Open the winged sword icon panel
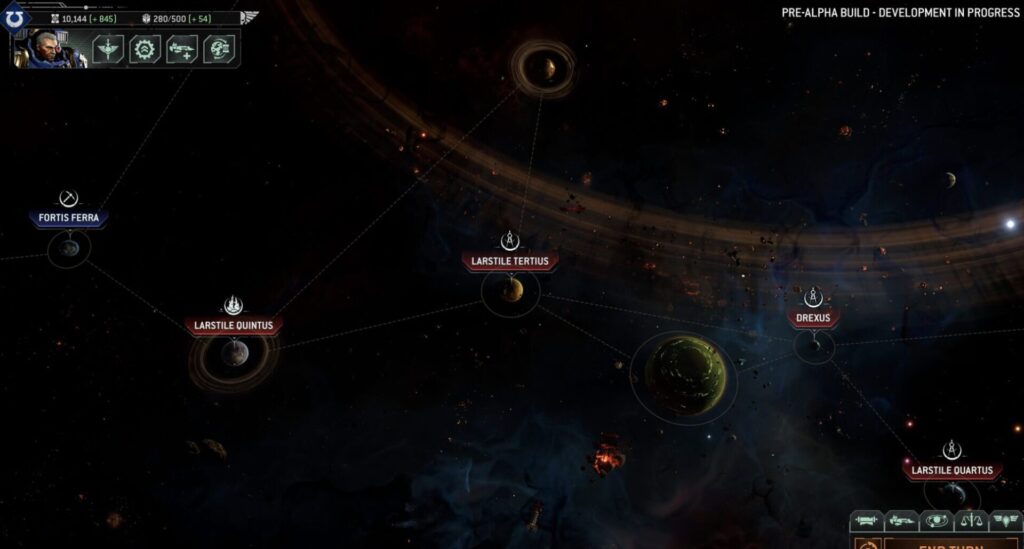 point(108,49)
